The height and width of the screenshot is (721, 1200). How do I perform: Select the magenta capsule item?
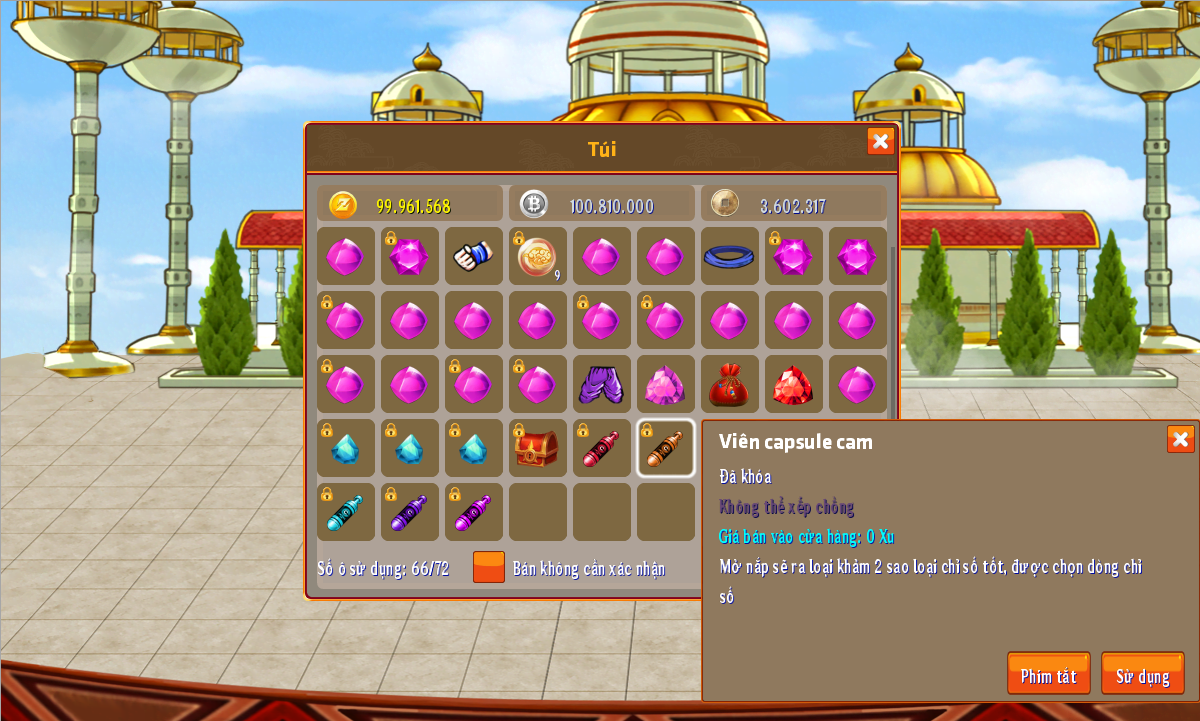click(474, 512)
